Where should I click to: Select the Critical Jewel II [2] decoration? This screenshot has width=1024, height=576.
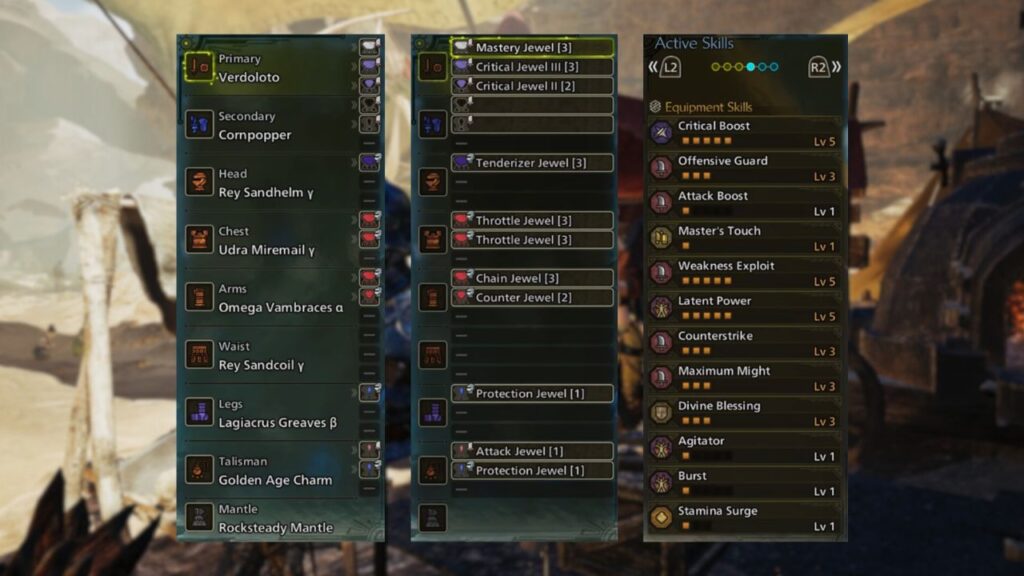[532, 86]
